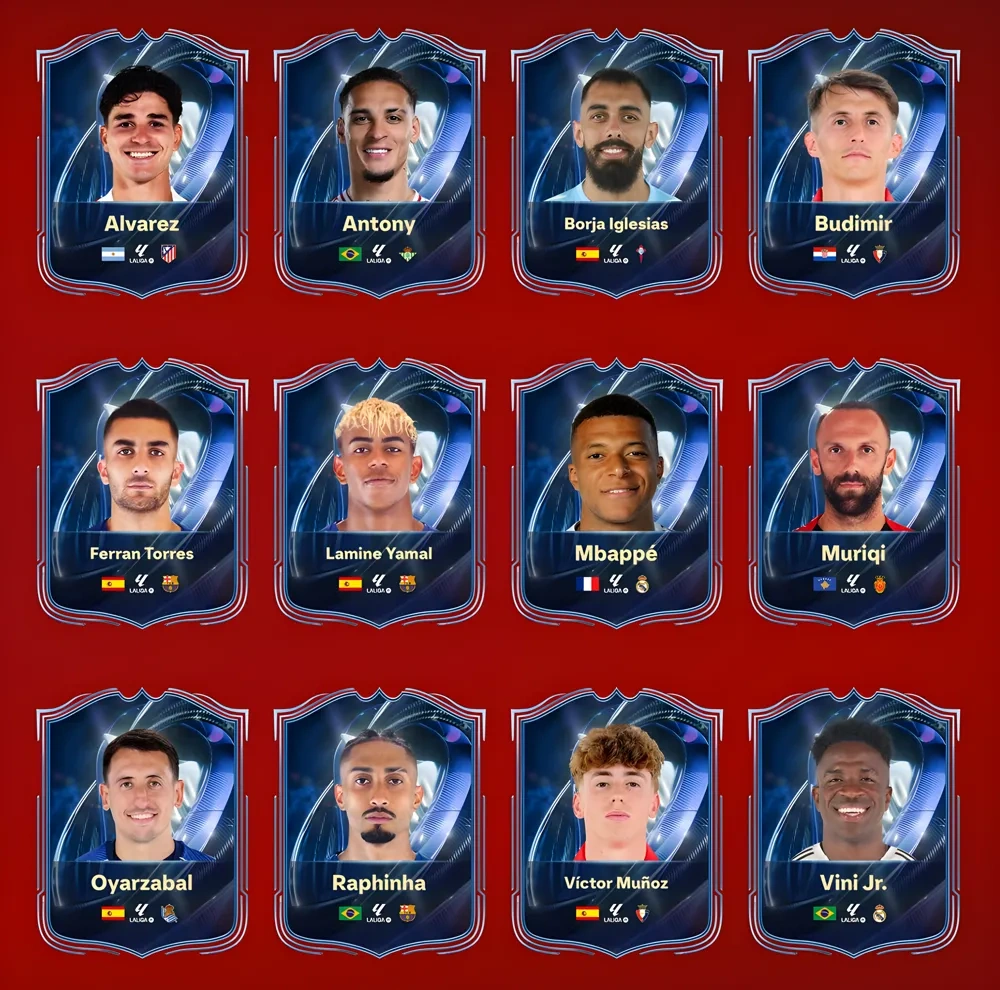Choose the Raphinha card
This screenshot has width=1000, height=990.
pyautogui.click(x=379, y=823)
